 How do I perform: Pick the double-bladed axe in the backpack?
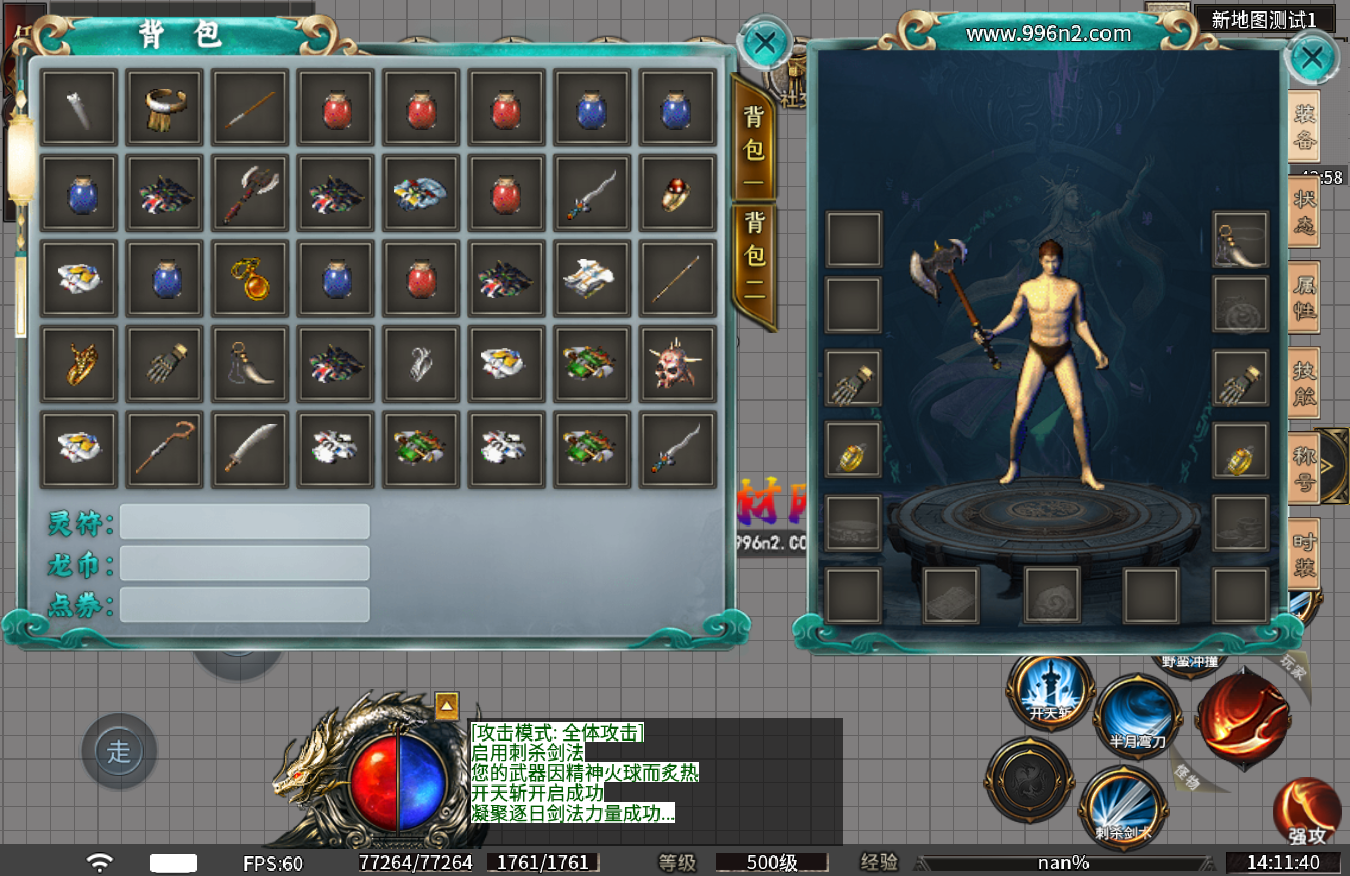pos(250,192)
